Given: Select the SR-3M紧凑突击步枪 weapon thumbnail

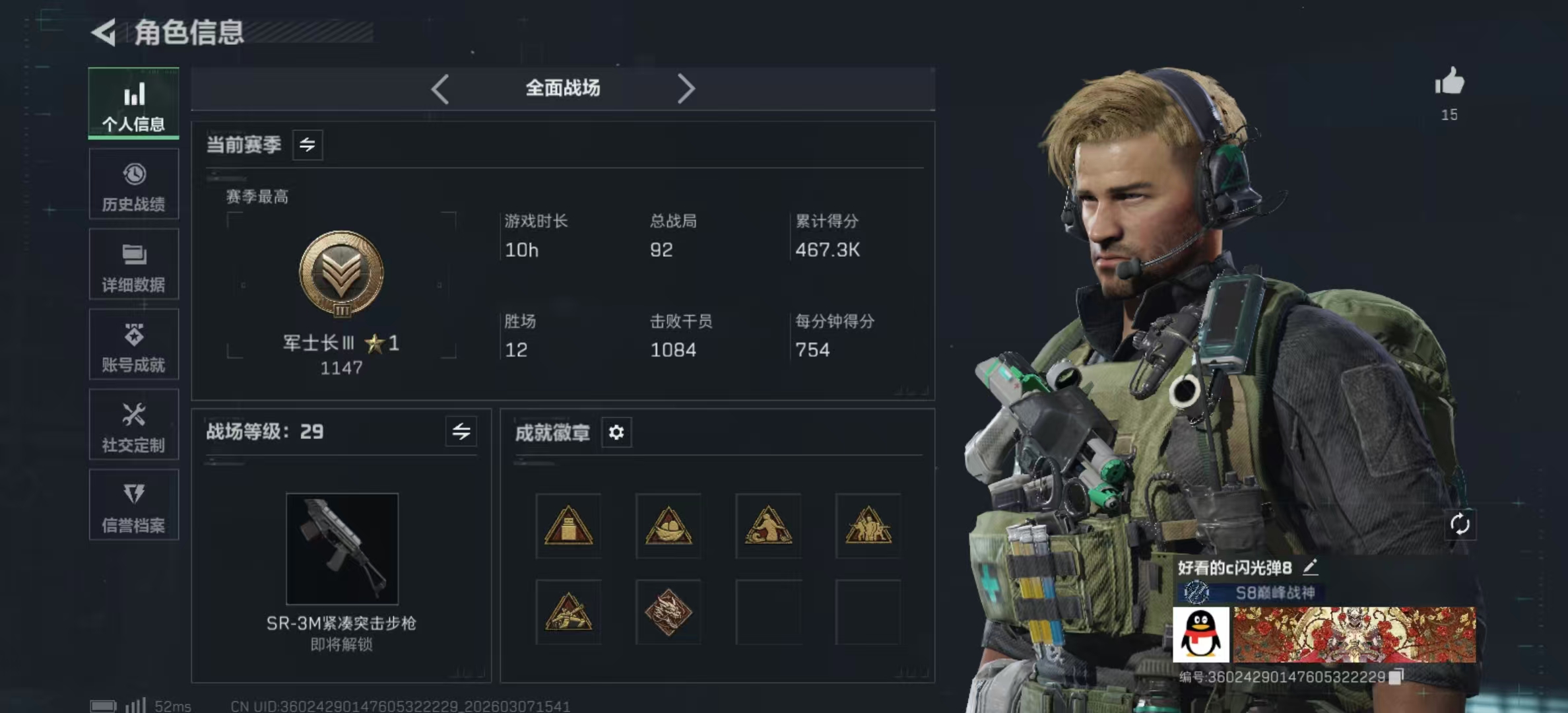Looking at the screenshot, I should 342,549.
